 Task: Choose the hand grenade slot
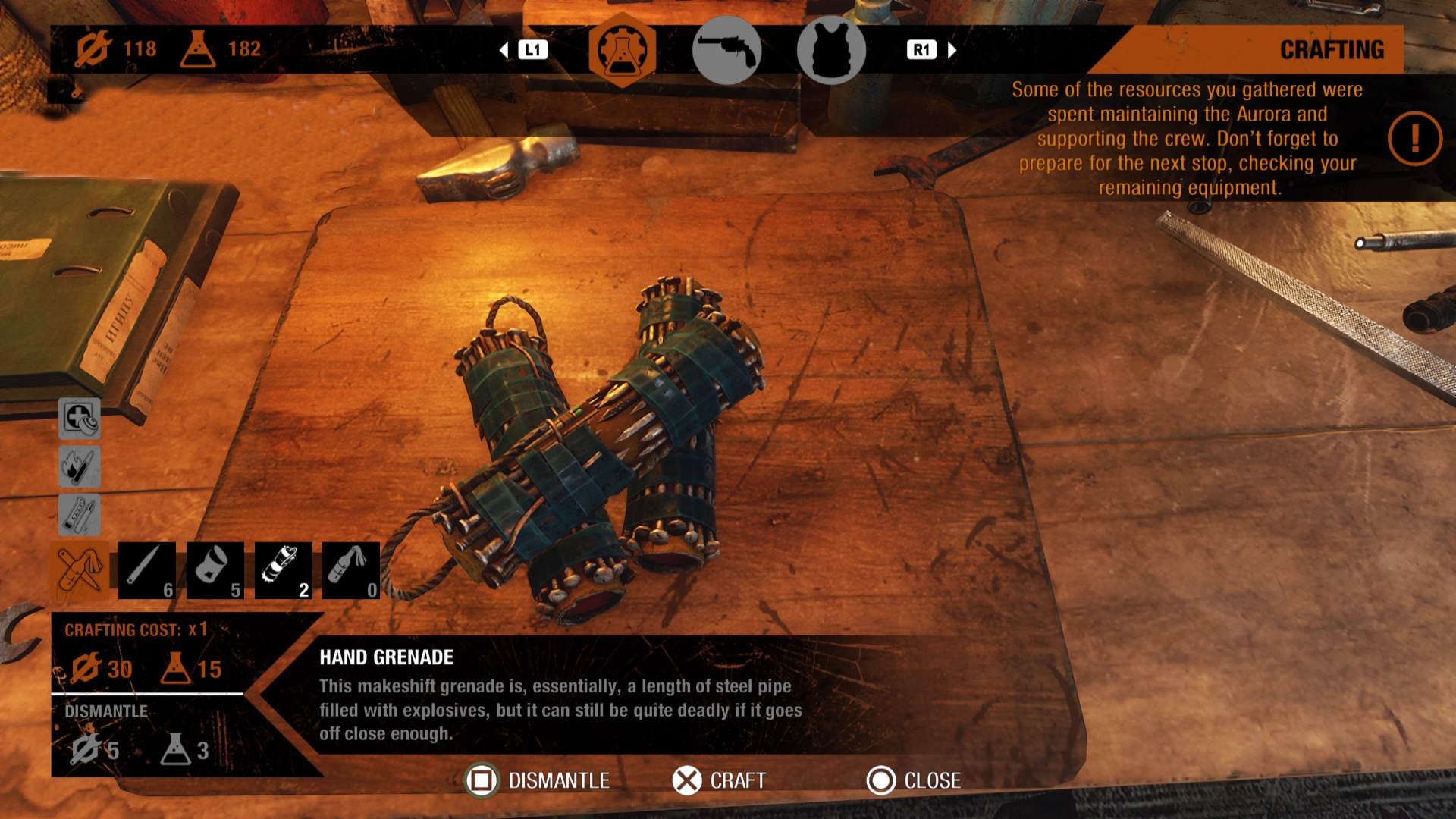tap(283, 570)
